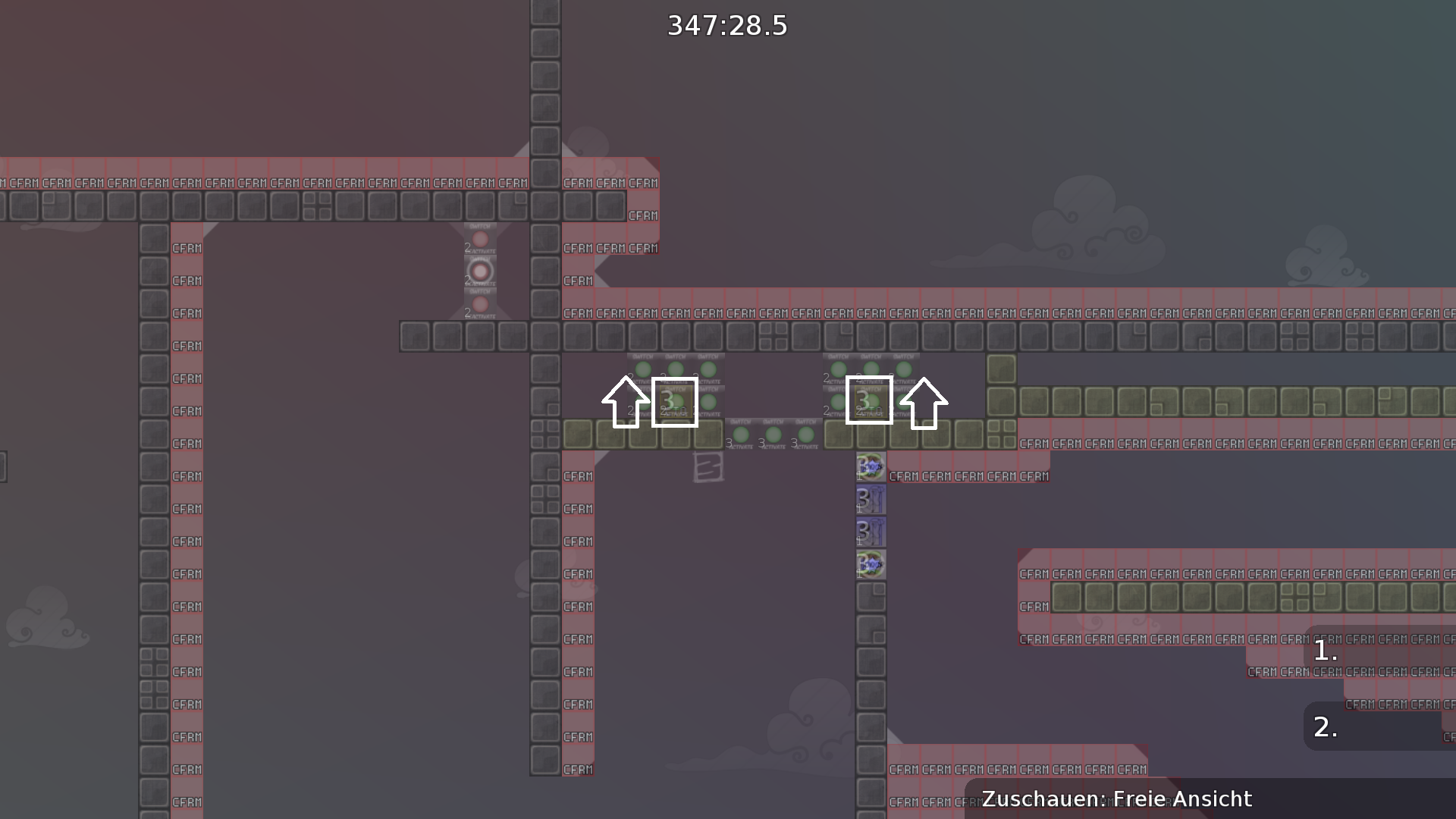This screenshot has height=819, width=1456.
Task: Select the boxed number 3 STOP tile
Action: 675,402
